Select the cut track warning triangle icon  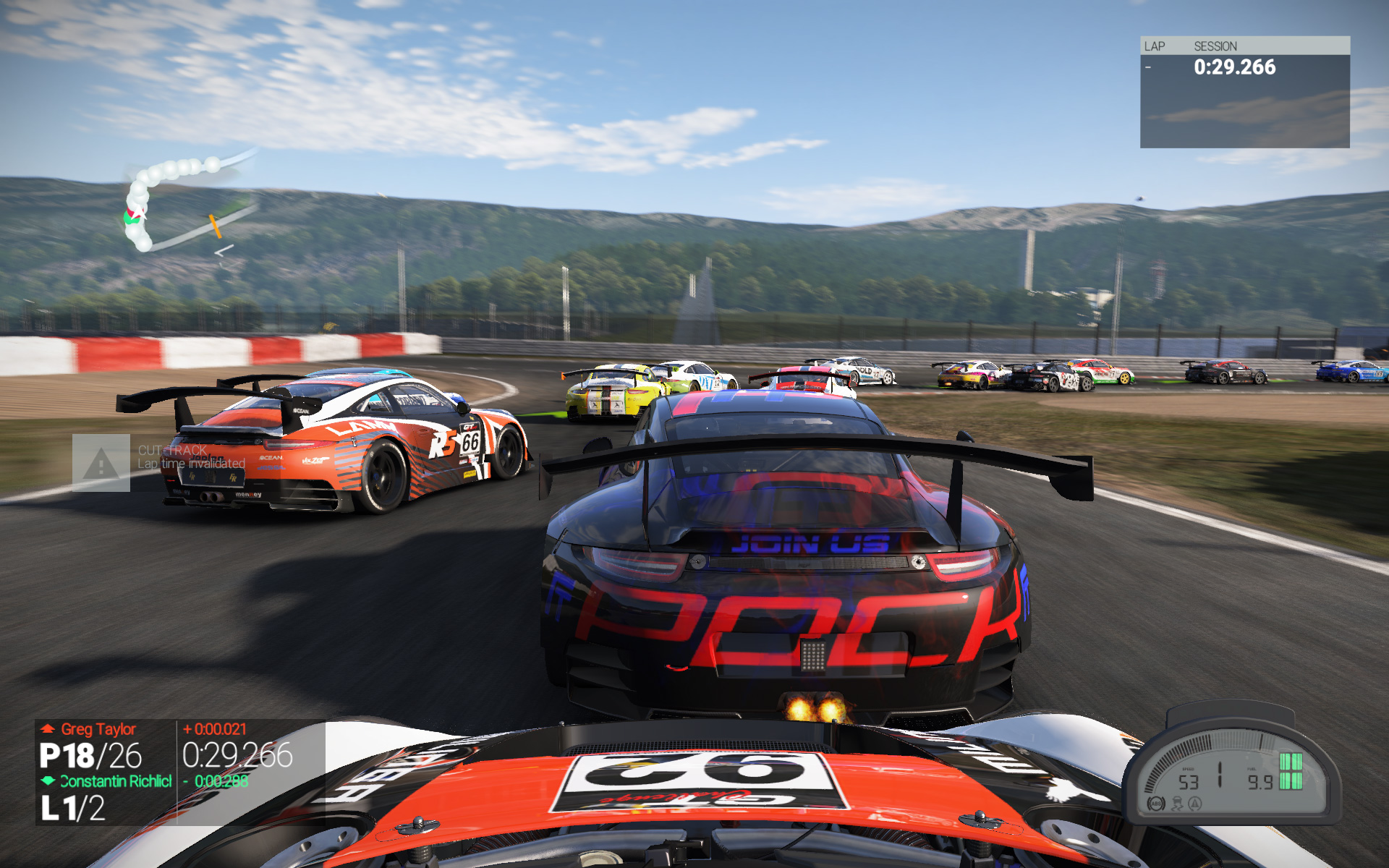point(101,464)
